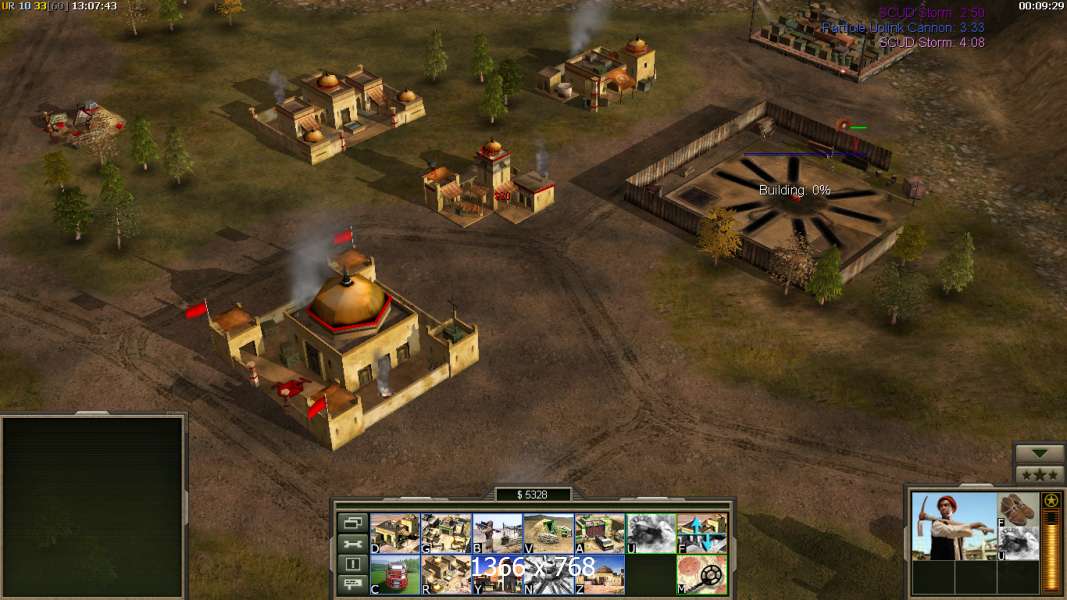Click the speech bubble button on the command bar
The image size is (1067, 600).
click(352, 586)
